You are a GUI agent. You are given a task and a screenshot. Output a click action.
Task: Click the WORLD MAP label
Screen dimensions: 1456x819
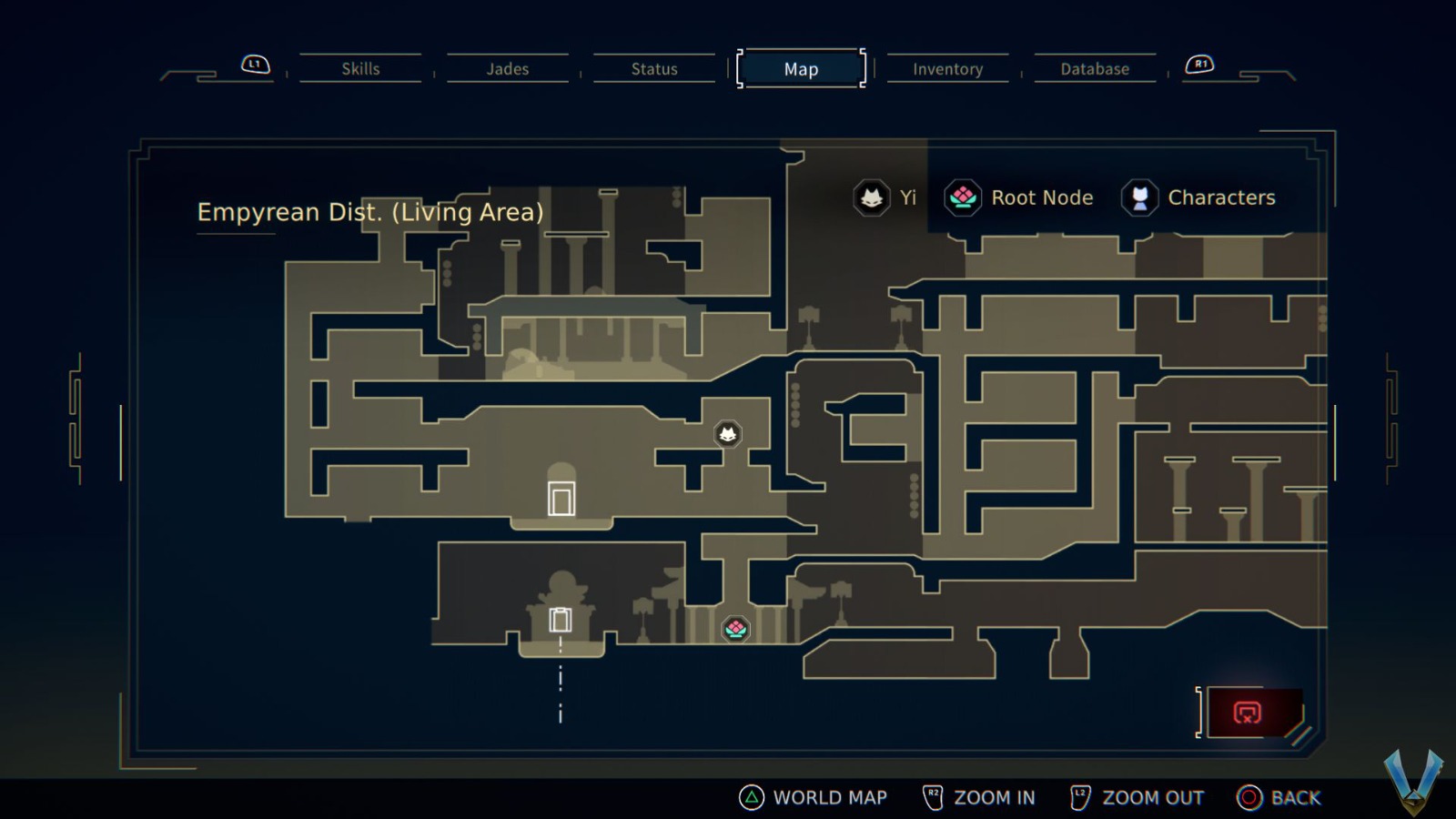coord(830,797)
